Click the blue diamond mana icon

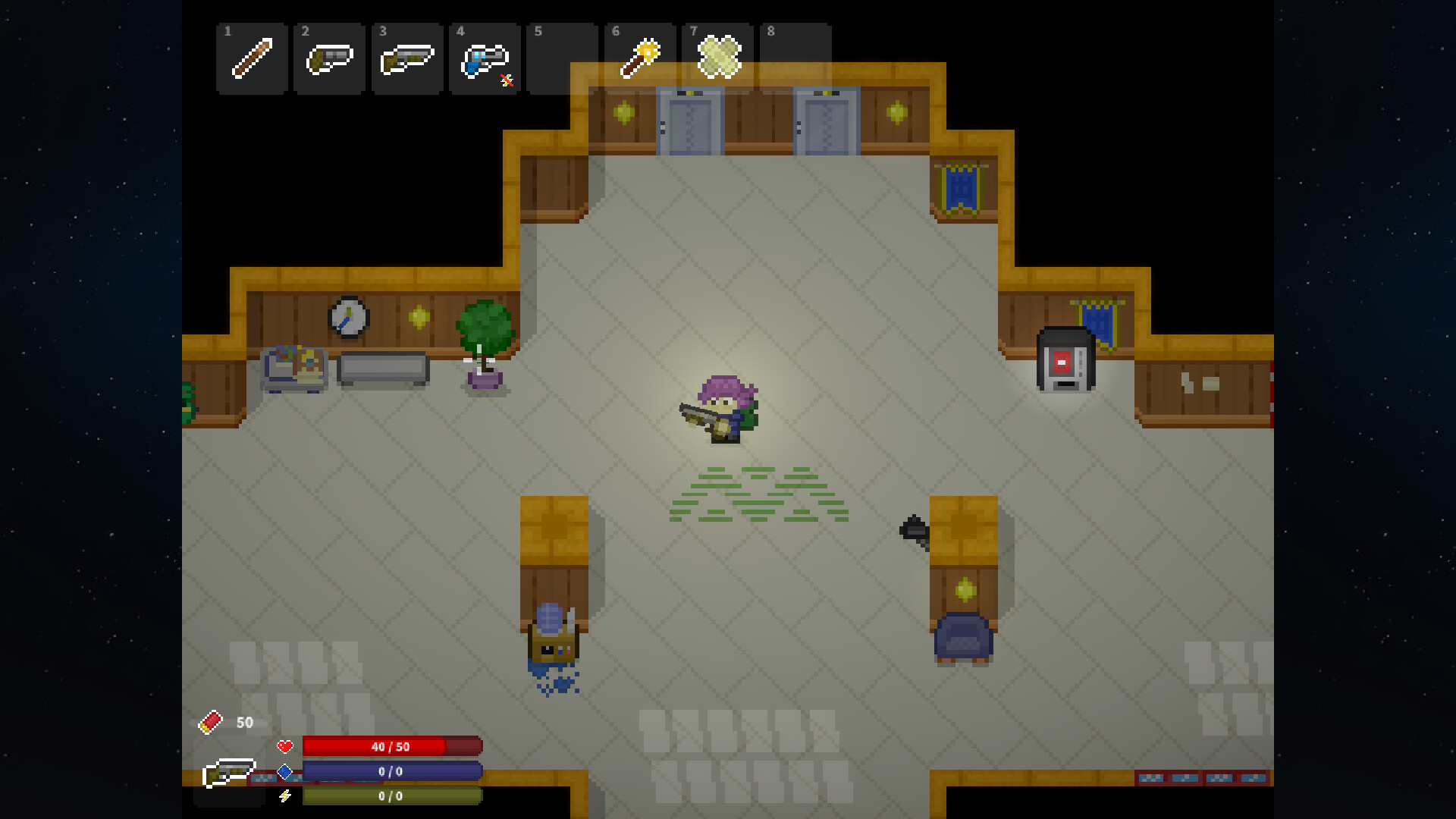click(x=285, y=770)
